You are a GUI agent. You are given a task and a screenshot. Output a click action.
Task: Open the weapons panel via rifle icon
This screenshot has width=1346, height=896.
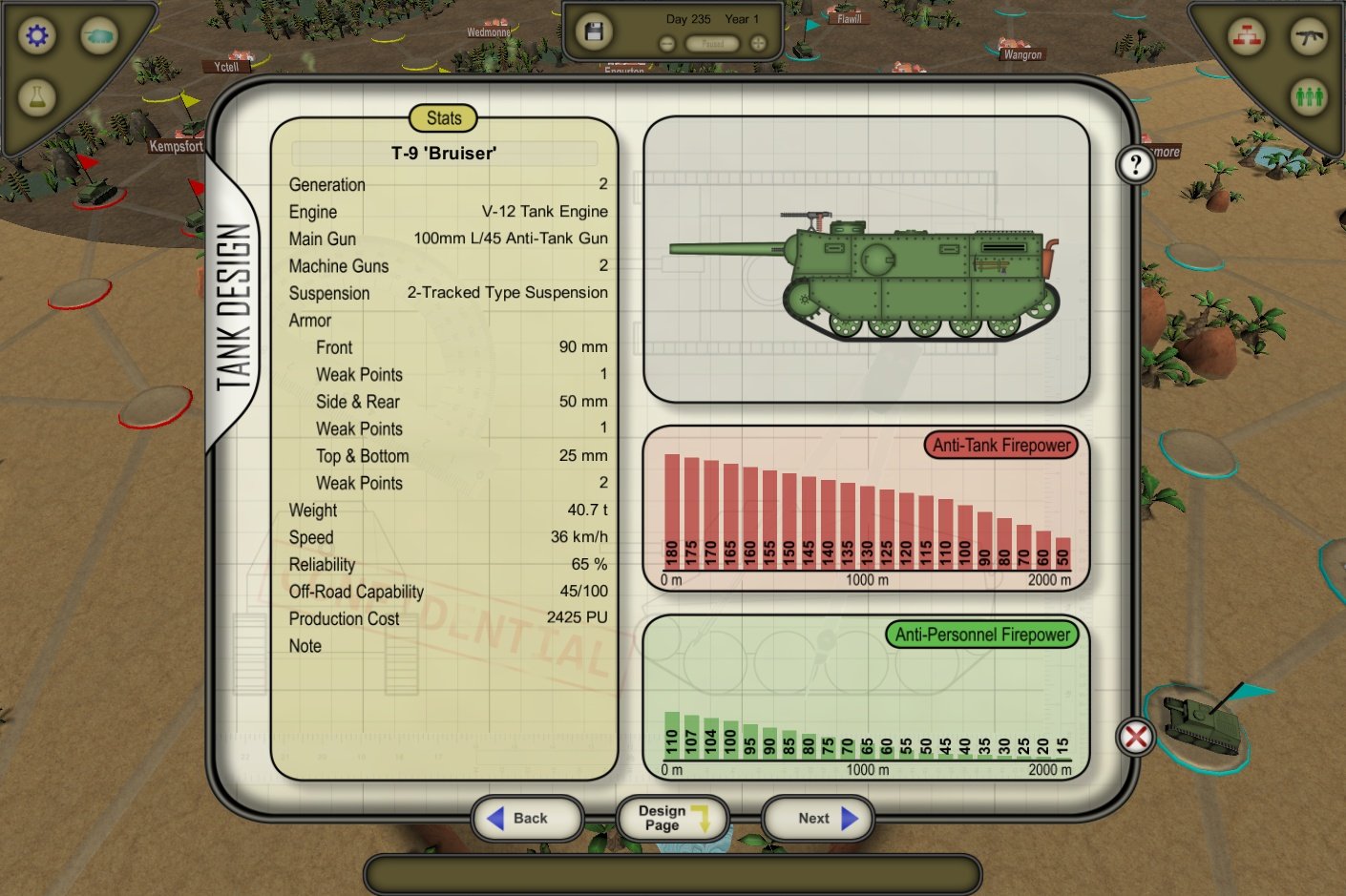[x=1309, y=34]
